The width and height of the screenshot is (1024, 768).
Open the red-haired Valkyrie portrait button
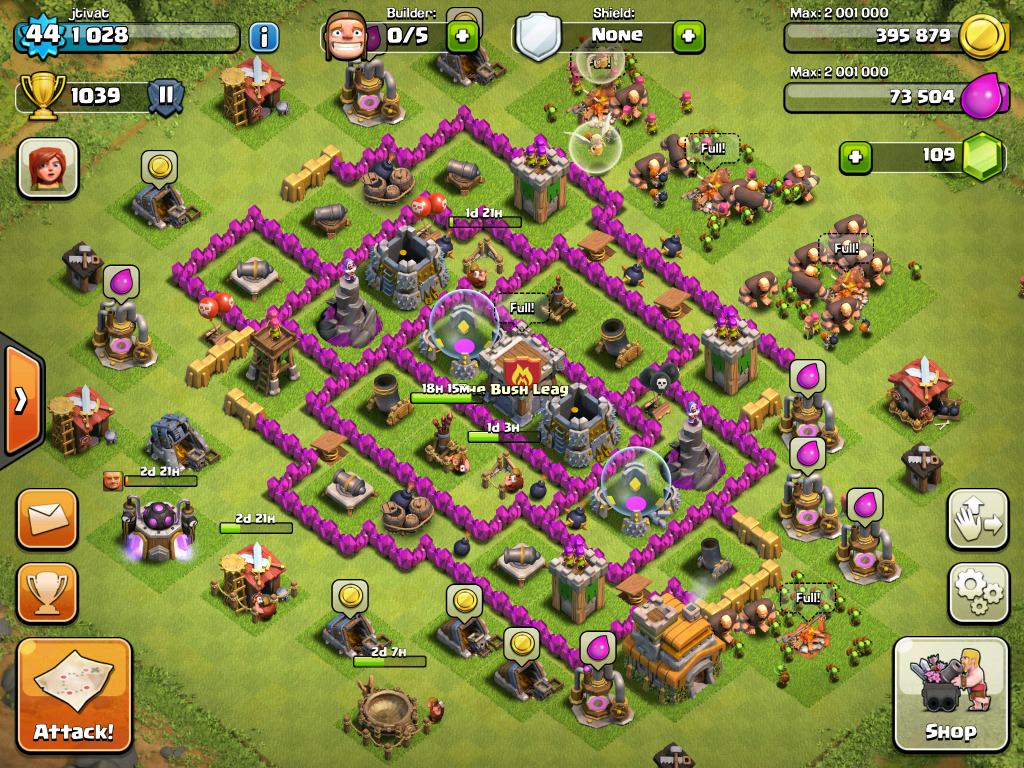47,167
